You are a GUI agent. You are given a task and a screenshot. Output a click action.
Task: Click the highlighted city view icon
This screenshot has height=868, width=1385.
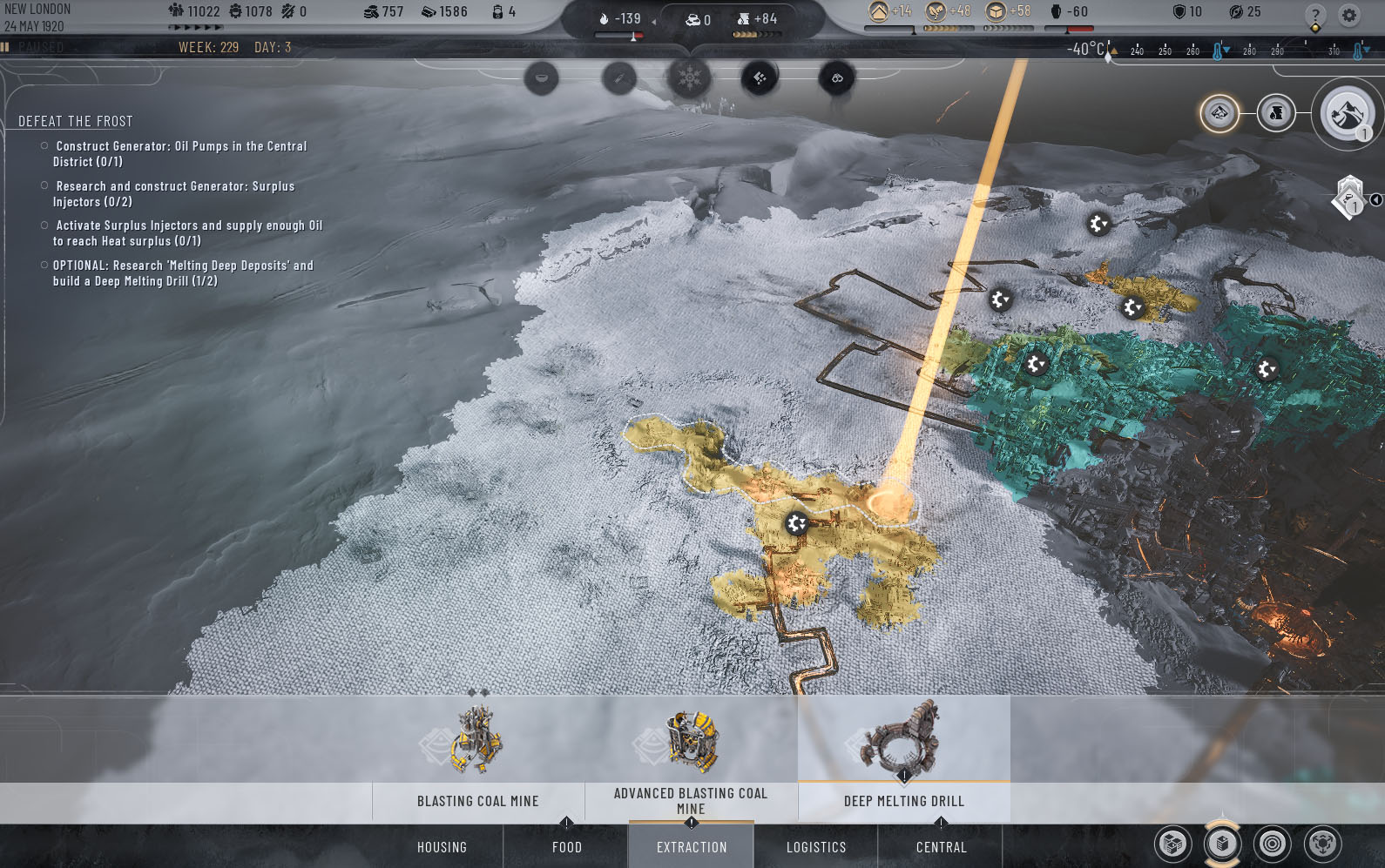[x=1219, y=113]
